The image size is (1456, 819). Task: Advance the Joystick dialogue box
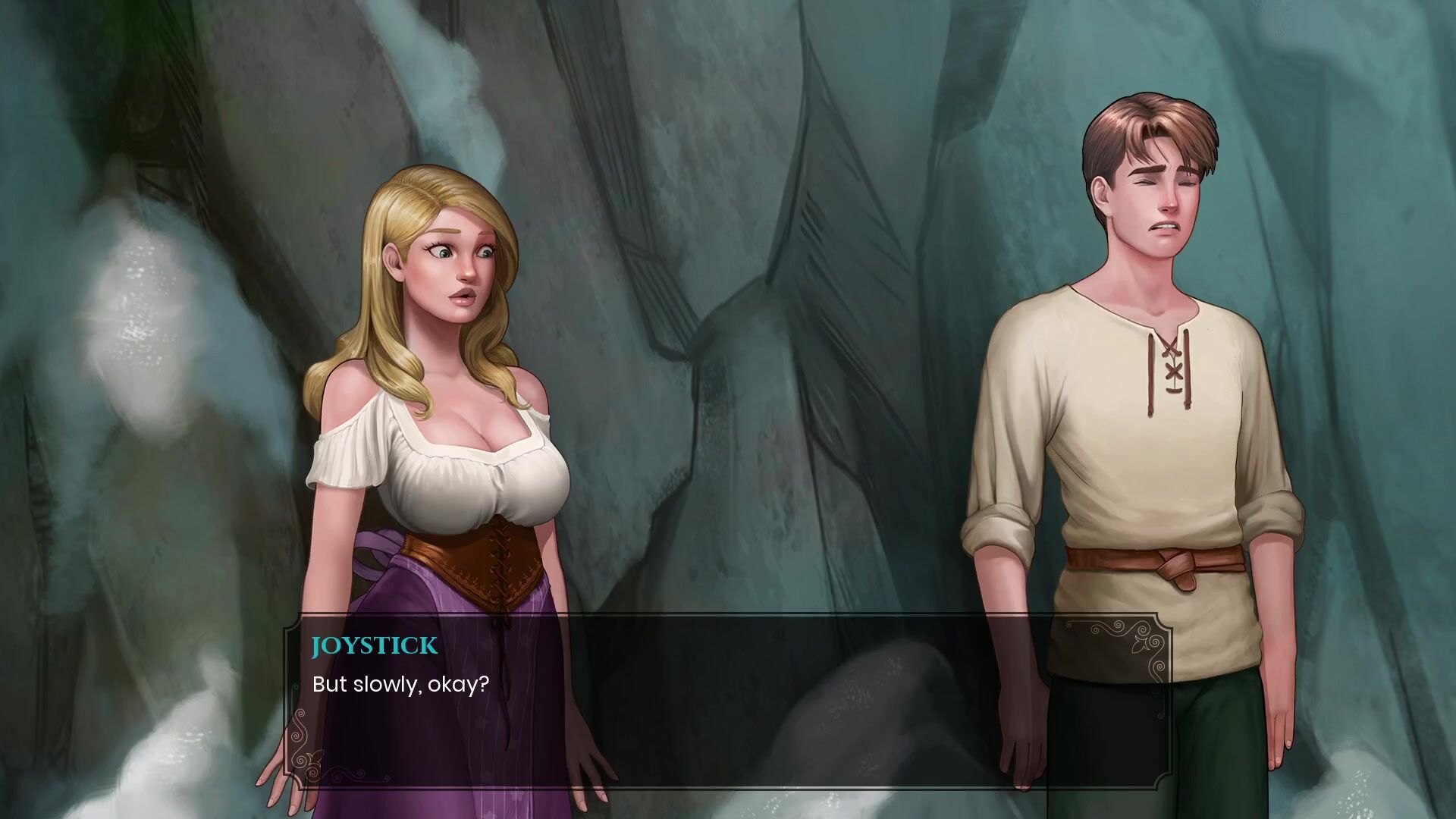point(726,701)
